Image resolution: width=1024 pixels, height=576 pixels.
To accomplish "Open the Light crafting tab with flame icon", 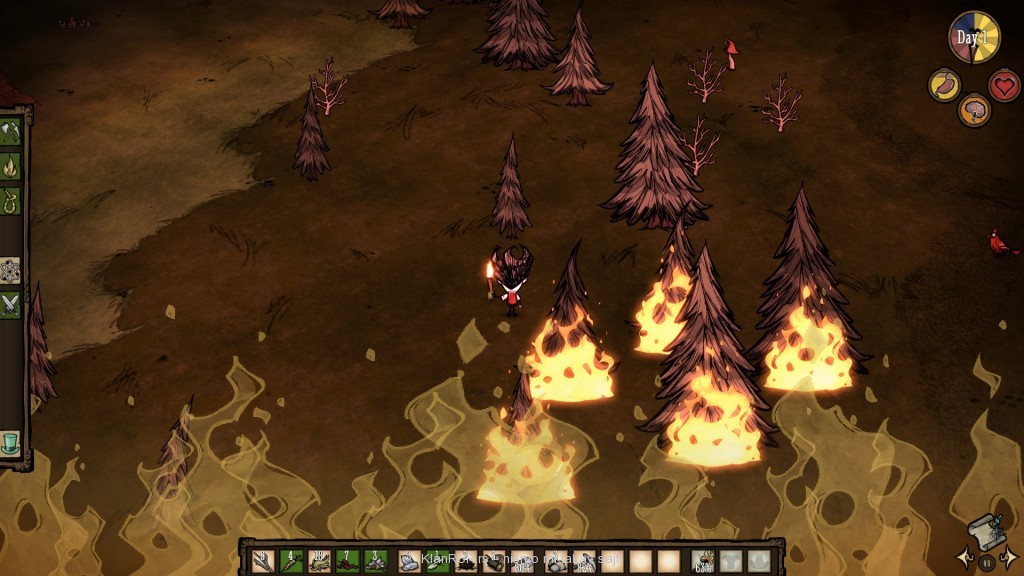I will coord(11,165).
